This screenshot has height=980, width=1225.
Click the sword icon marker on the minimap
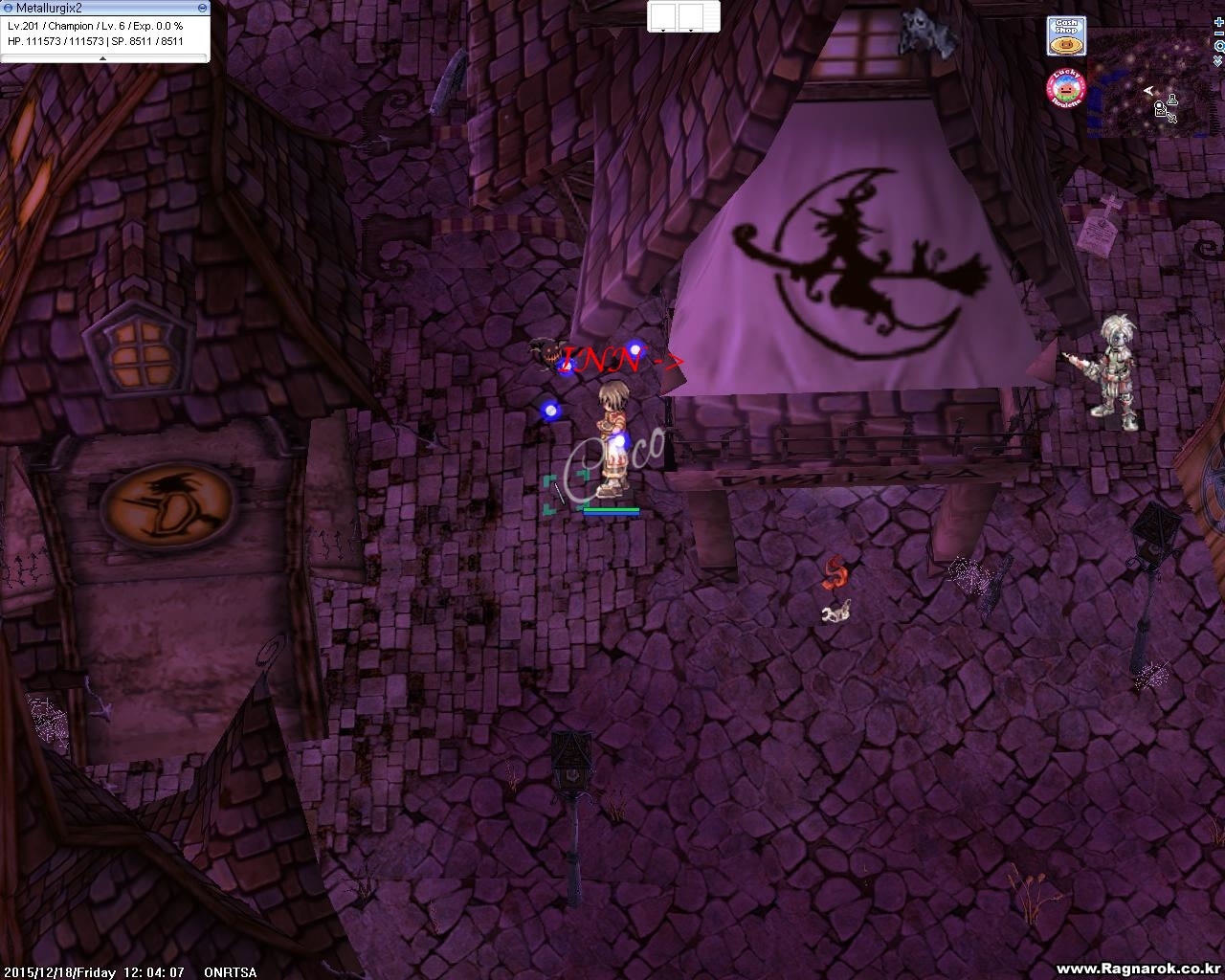tap(1172, 118)
